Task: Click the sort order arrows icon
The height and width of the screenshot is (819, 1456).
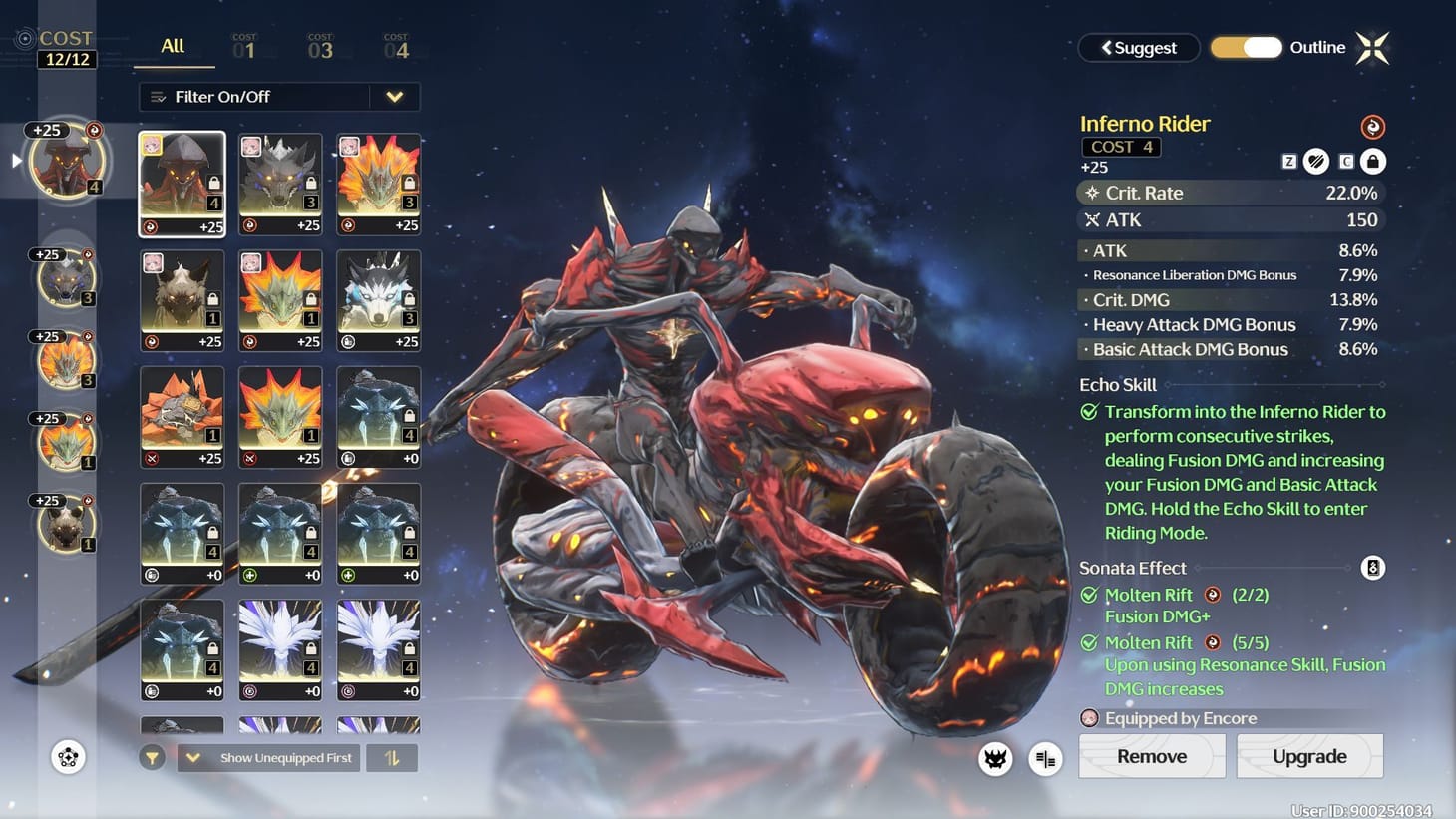Action: point(391,758)
